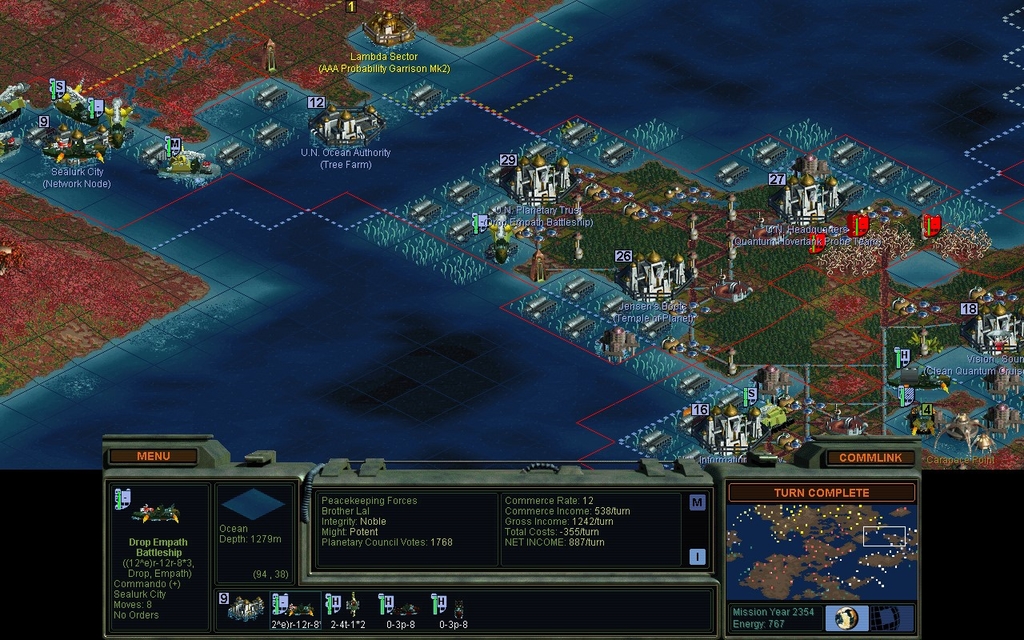
Task: Open the MENU button
Action: tap(153, 456)
